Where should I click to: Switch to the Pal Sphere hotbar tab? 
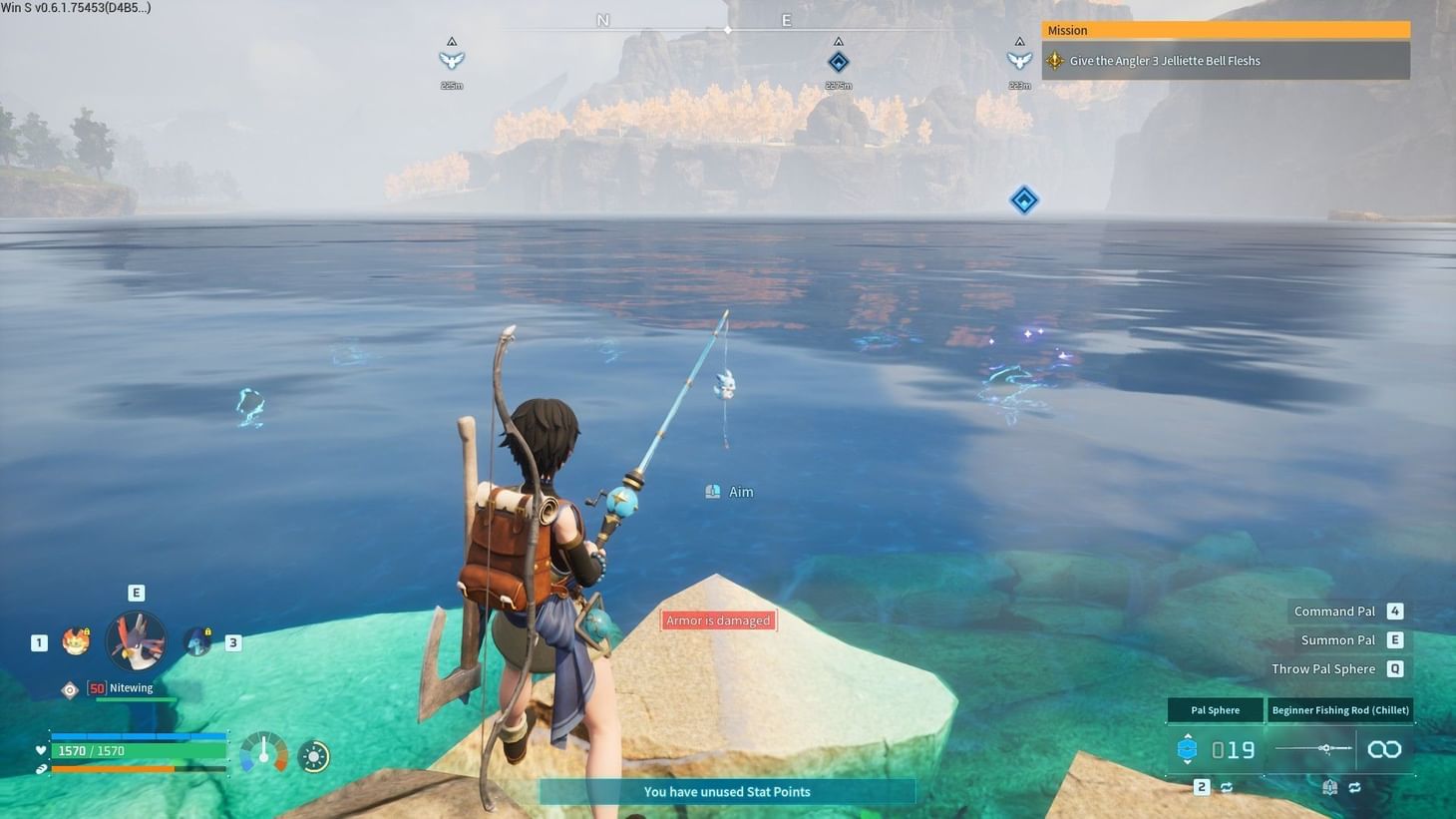coord(1216,710)
